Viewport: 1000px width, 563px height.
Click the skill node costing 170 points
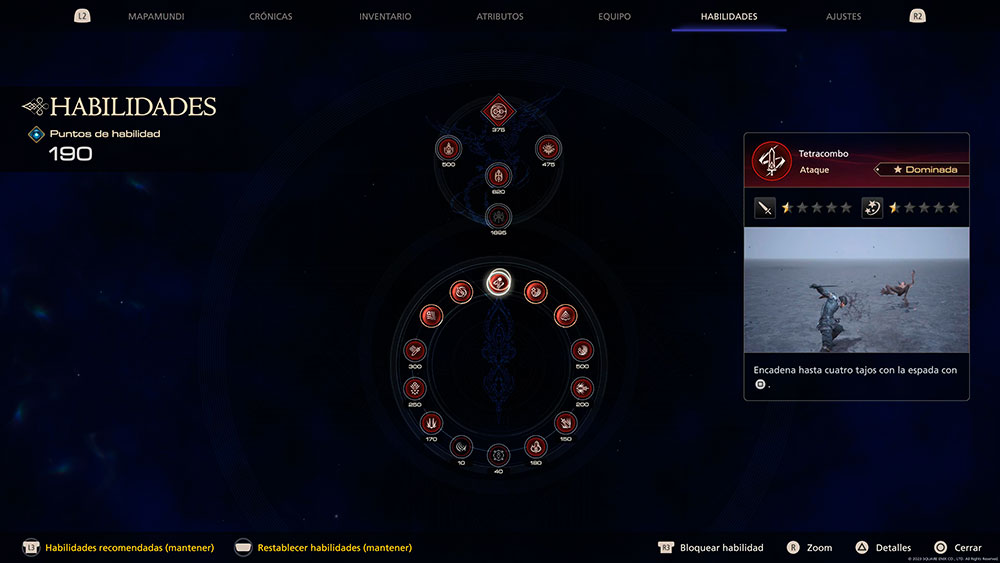(431, 422)
